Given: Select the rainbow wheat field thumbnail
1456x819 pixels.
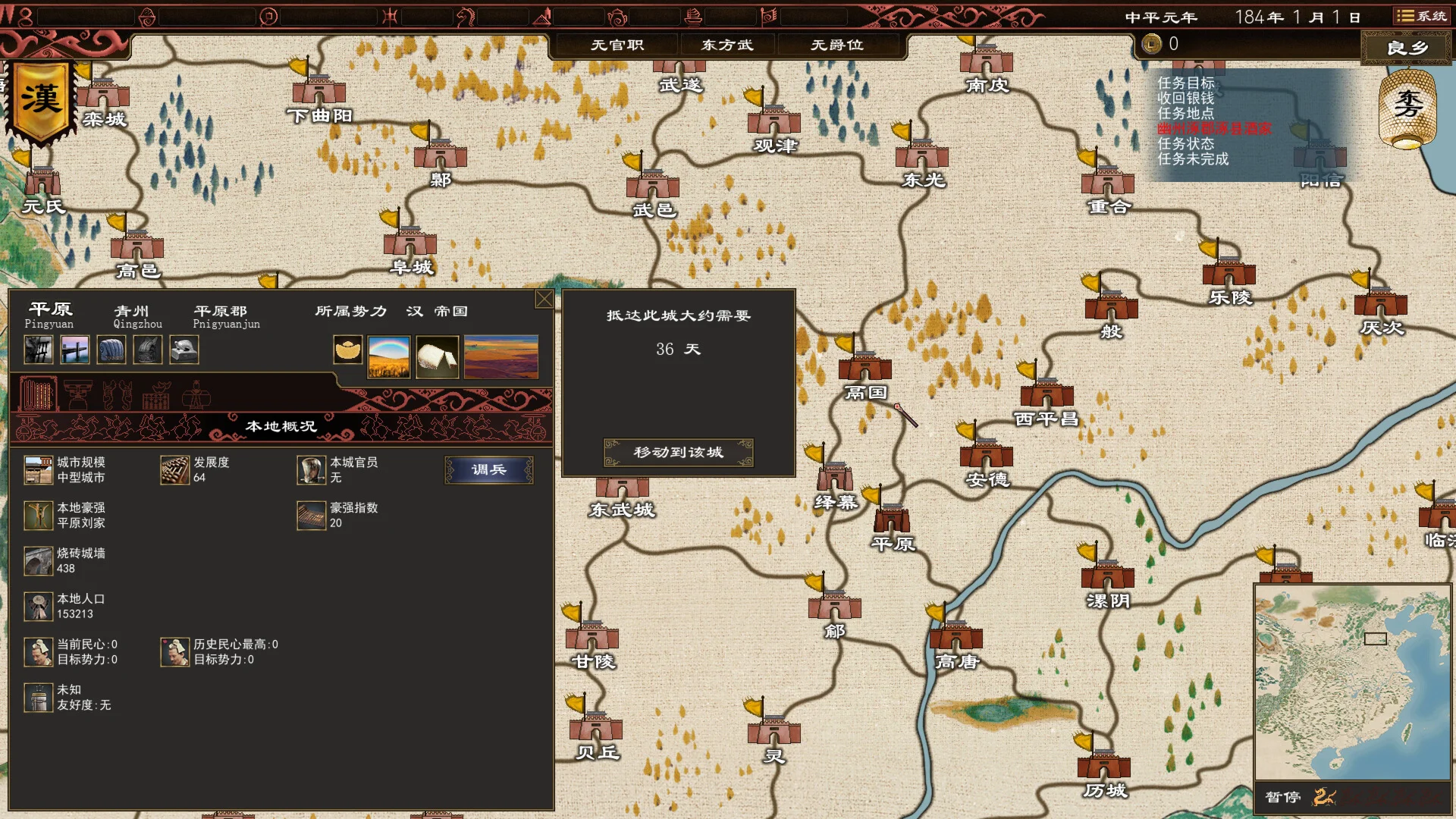Looking at the screenshot, I should tap(389, 356).
